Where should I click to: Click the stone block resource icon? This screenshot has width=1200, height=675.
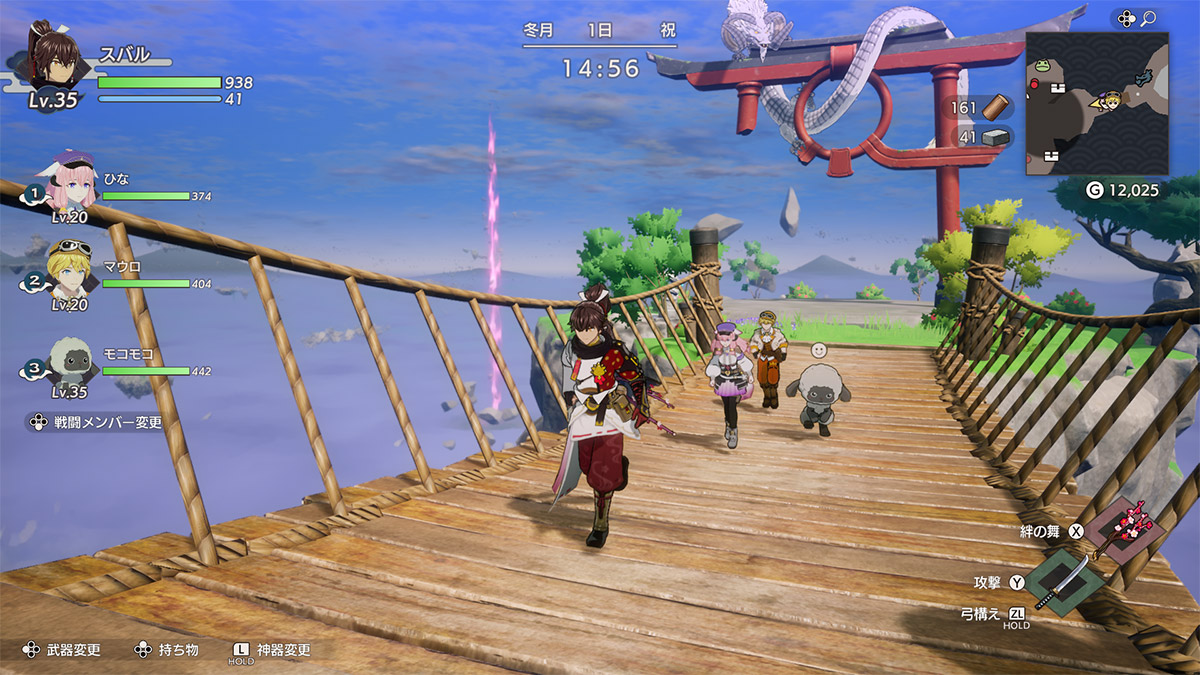[x=995, y=137]
